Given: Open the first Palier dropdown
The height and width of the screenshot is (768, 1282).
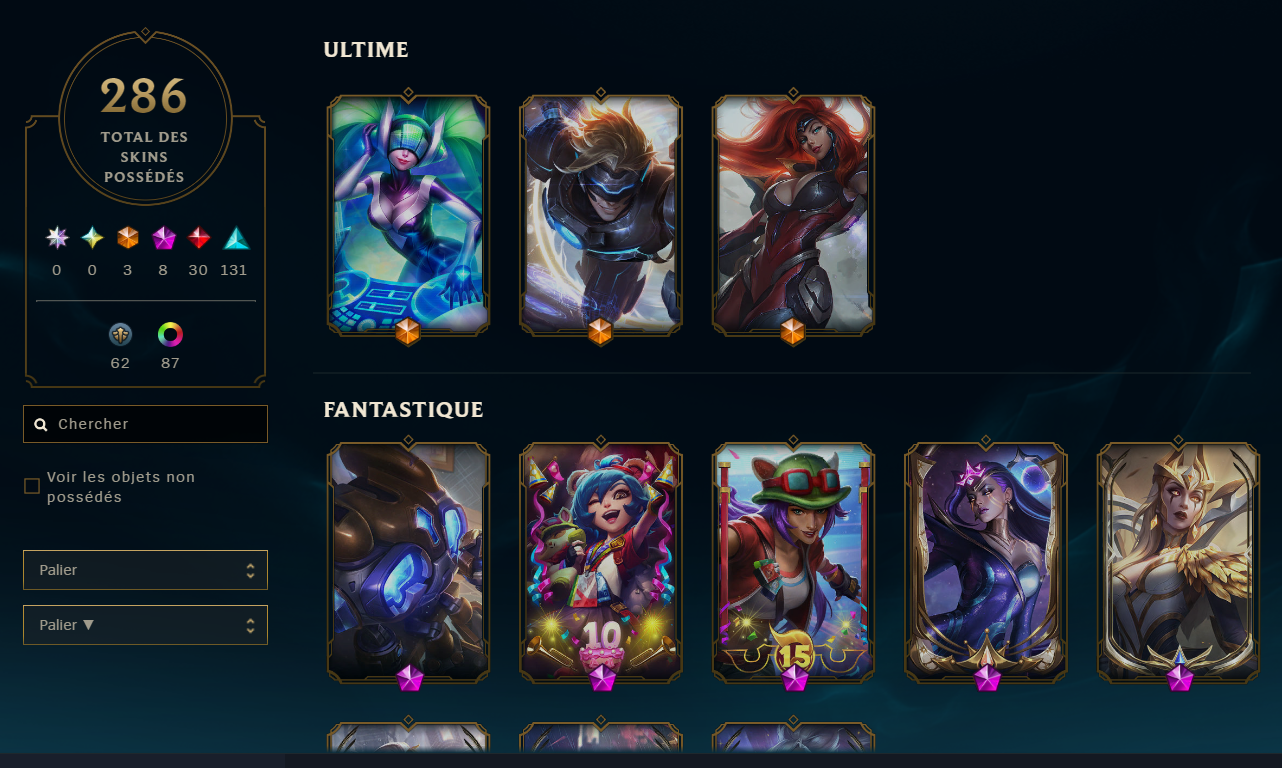Looking at the screenshot, I should pyautogui.click(x=145, y=569).
